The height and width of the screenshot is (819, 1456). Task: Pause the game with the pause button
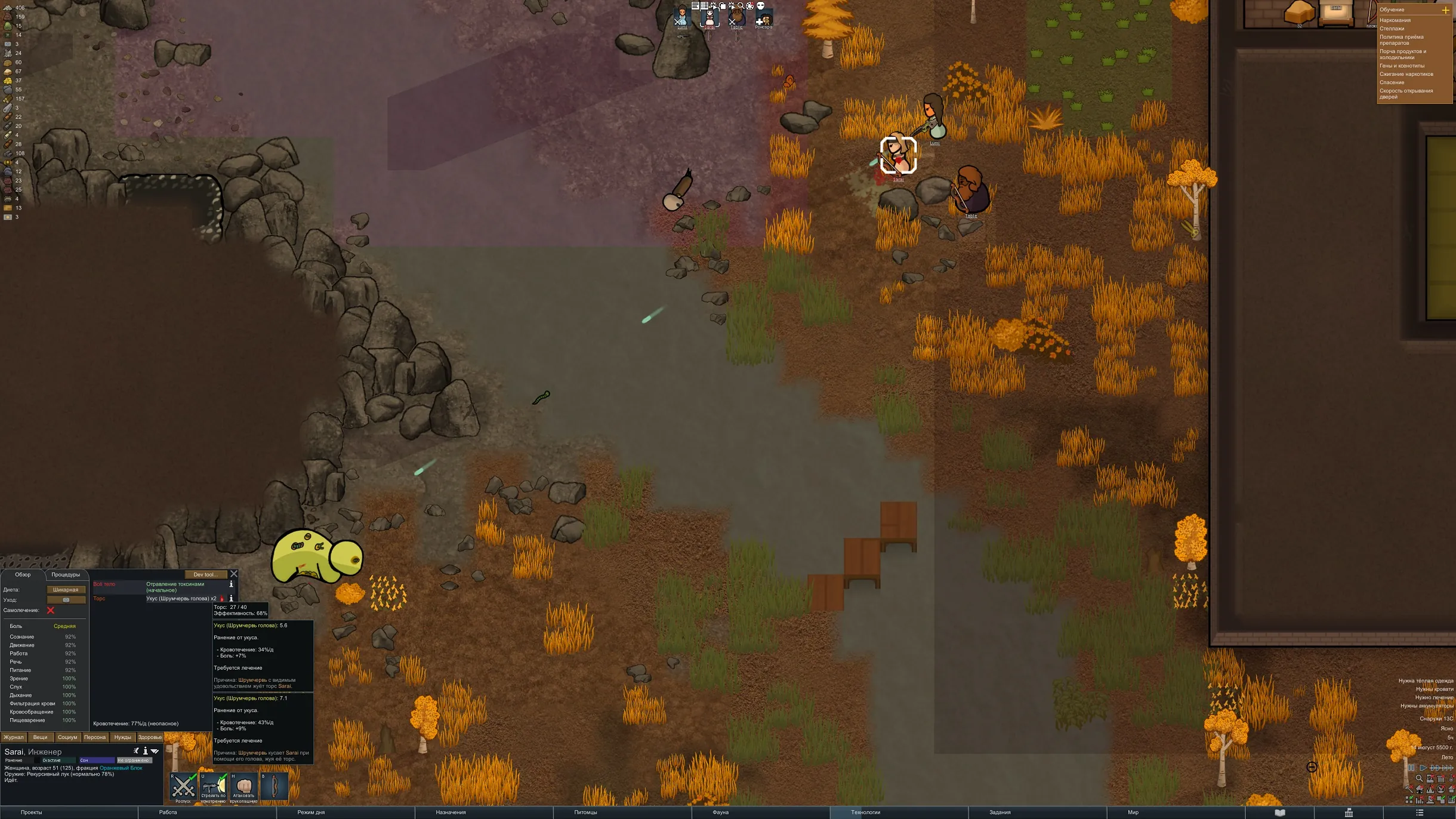tap(1411, 768)
